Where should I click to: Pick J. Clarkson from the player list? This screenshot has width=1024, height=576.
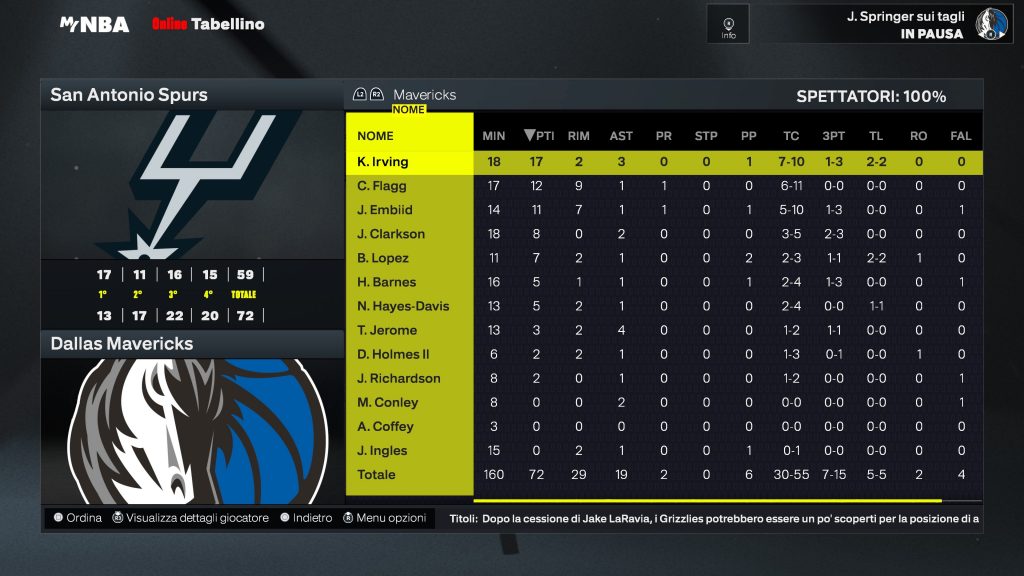pos(391,234)
